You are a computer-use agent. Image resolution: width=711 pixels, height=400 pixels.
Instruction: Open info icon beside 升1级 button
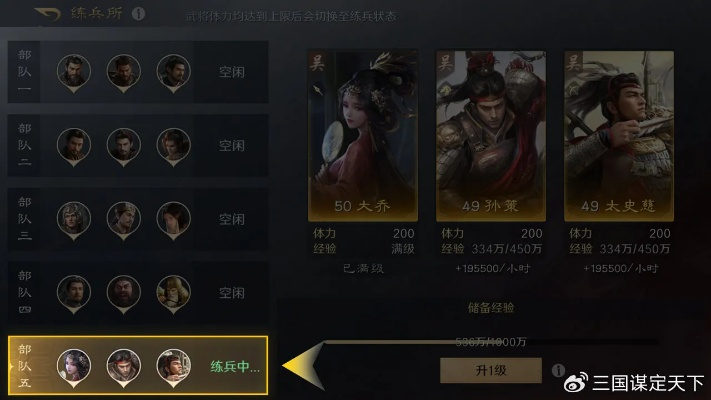(557, 370)
